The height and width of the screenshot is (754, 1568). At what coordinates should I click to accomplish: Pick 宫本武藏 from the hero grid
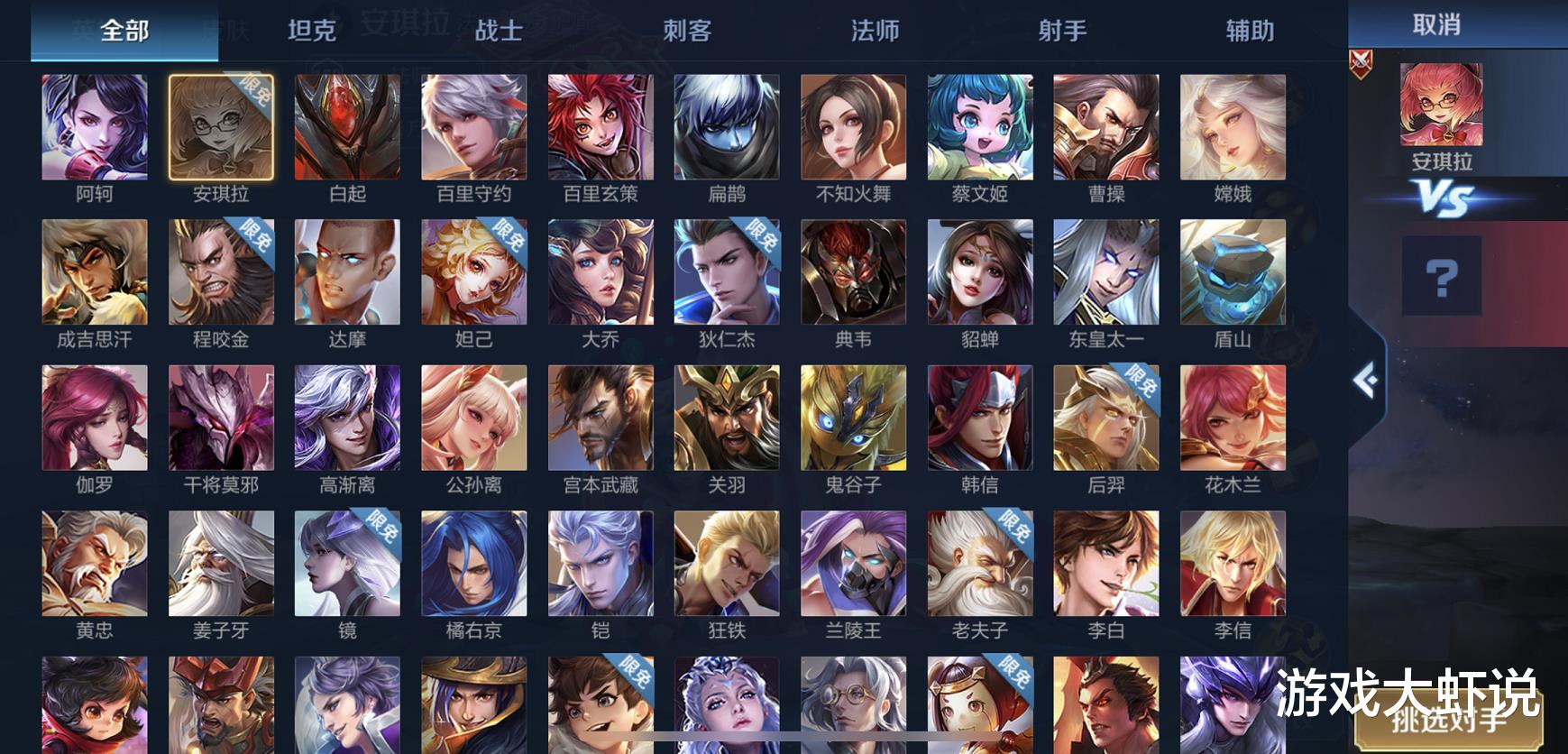(x=600, y=418)
